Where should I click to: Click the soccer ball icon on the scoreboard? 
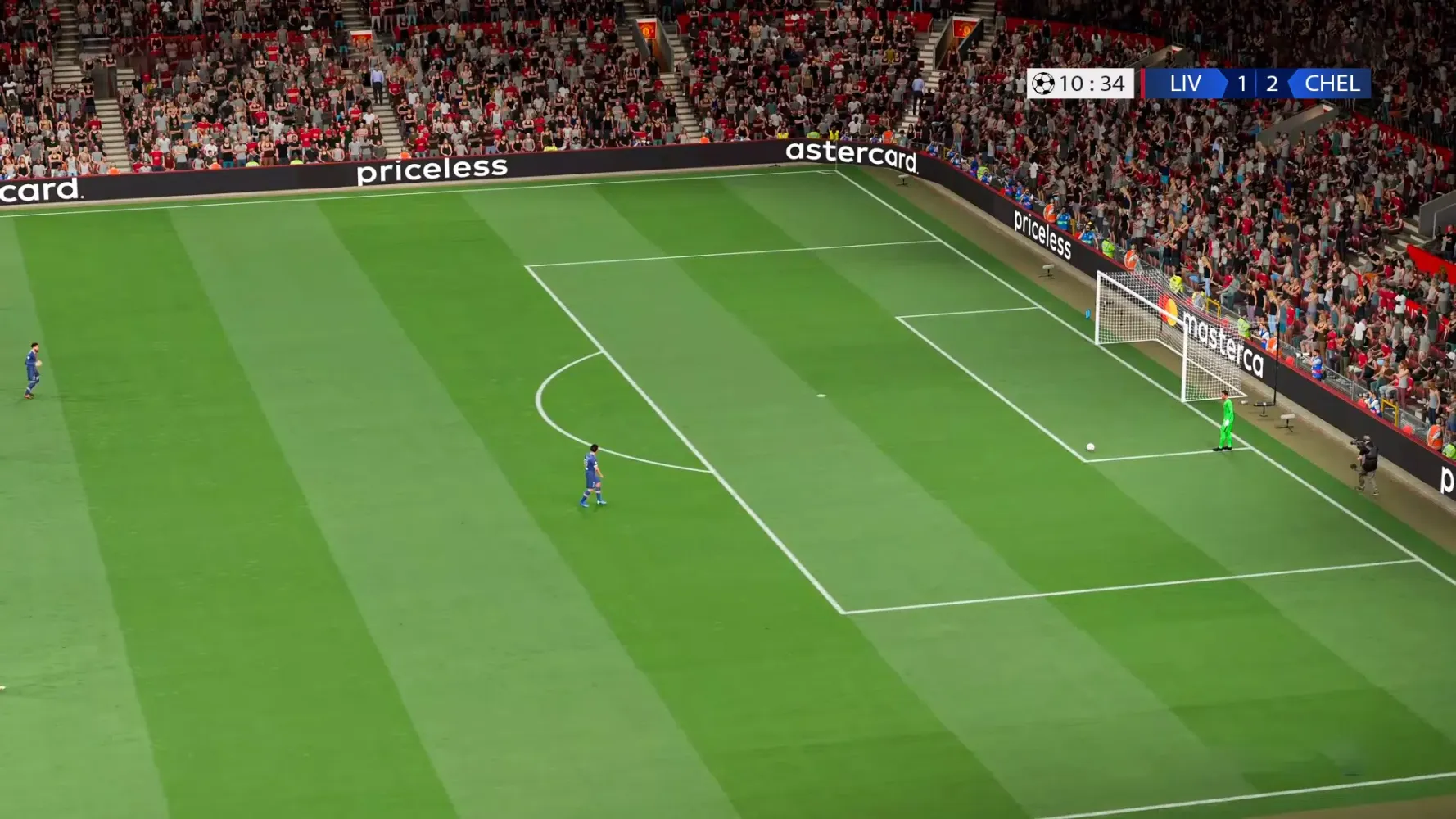1045,83
